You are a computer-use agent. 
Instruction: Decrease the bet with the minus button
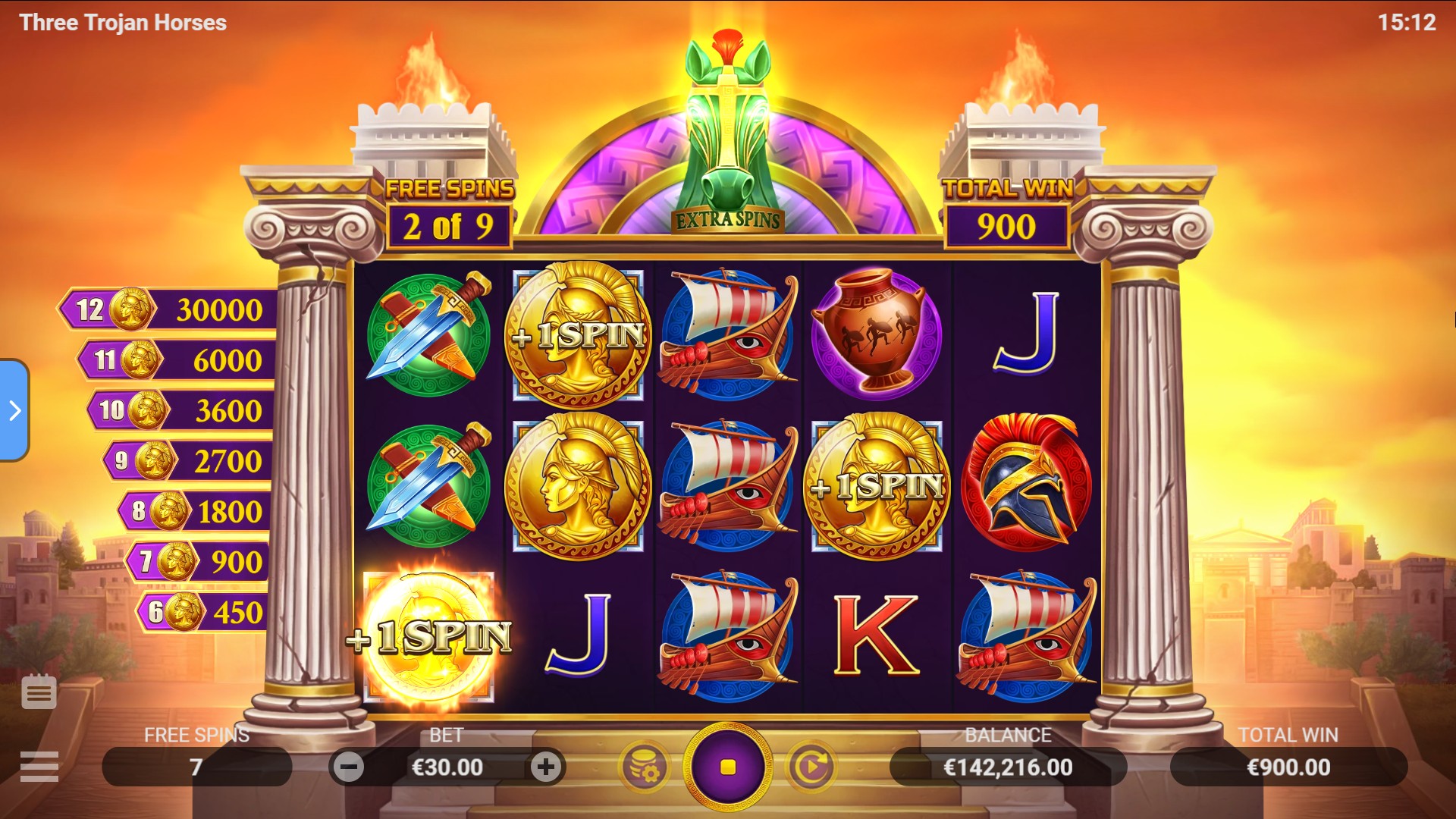tap(349, 767)
